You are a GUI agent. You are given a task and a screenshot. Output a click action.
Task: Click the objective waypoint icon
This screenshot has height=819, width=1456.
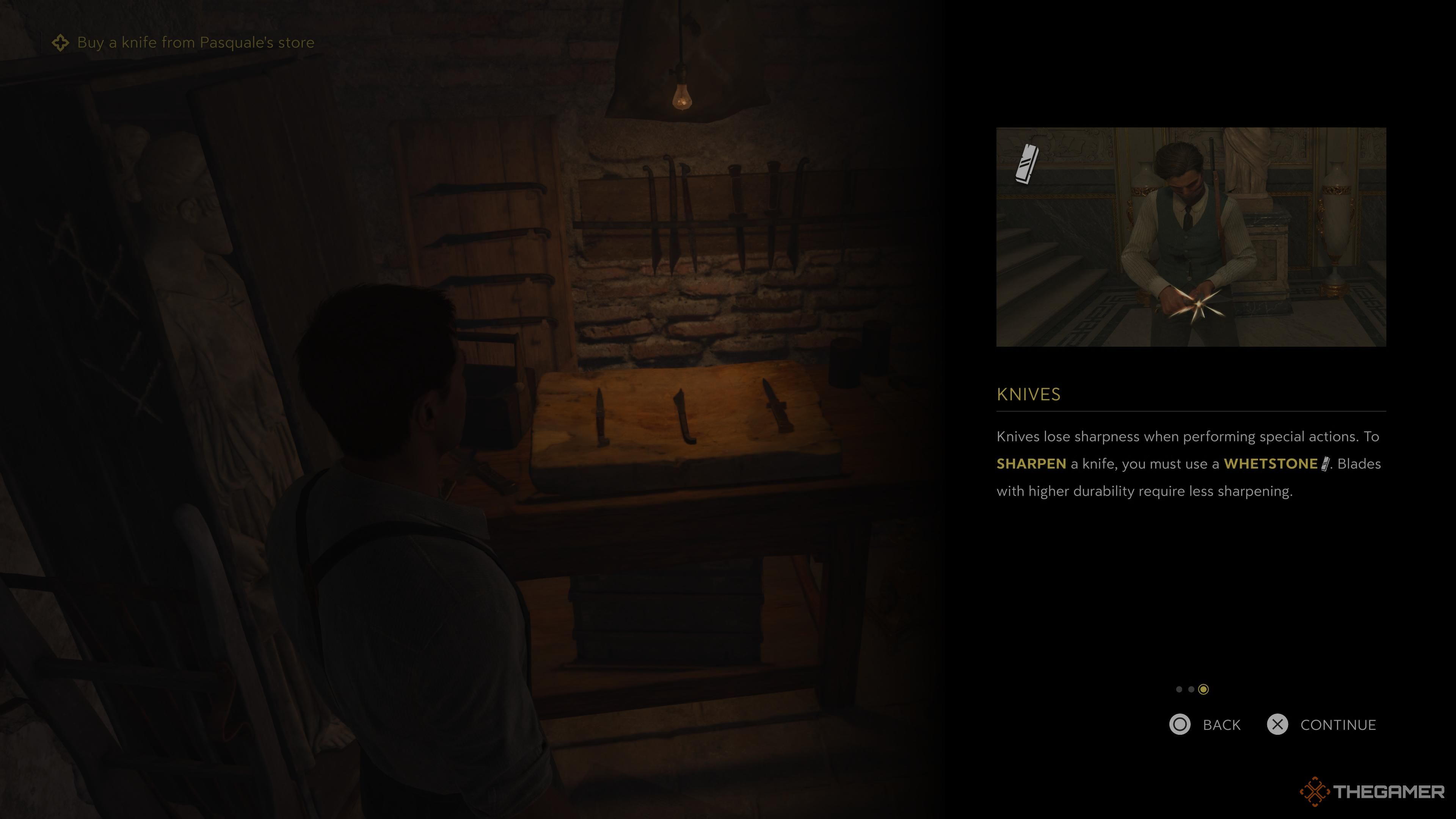click(x=61, y=42)
